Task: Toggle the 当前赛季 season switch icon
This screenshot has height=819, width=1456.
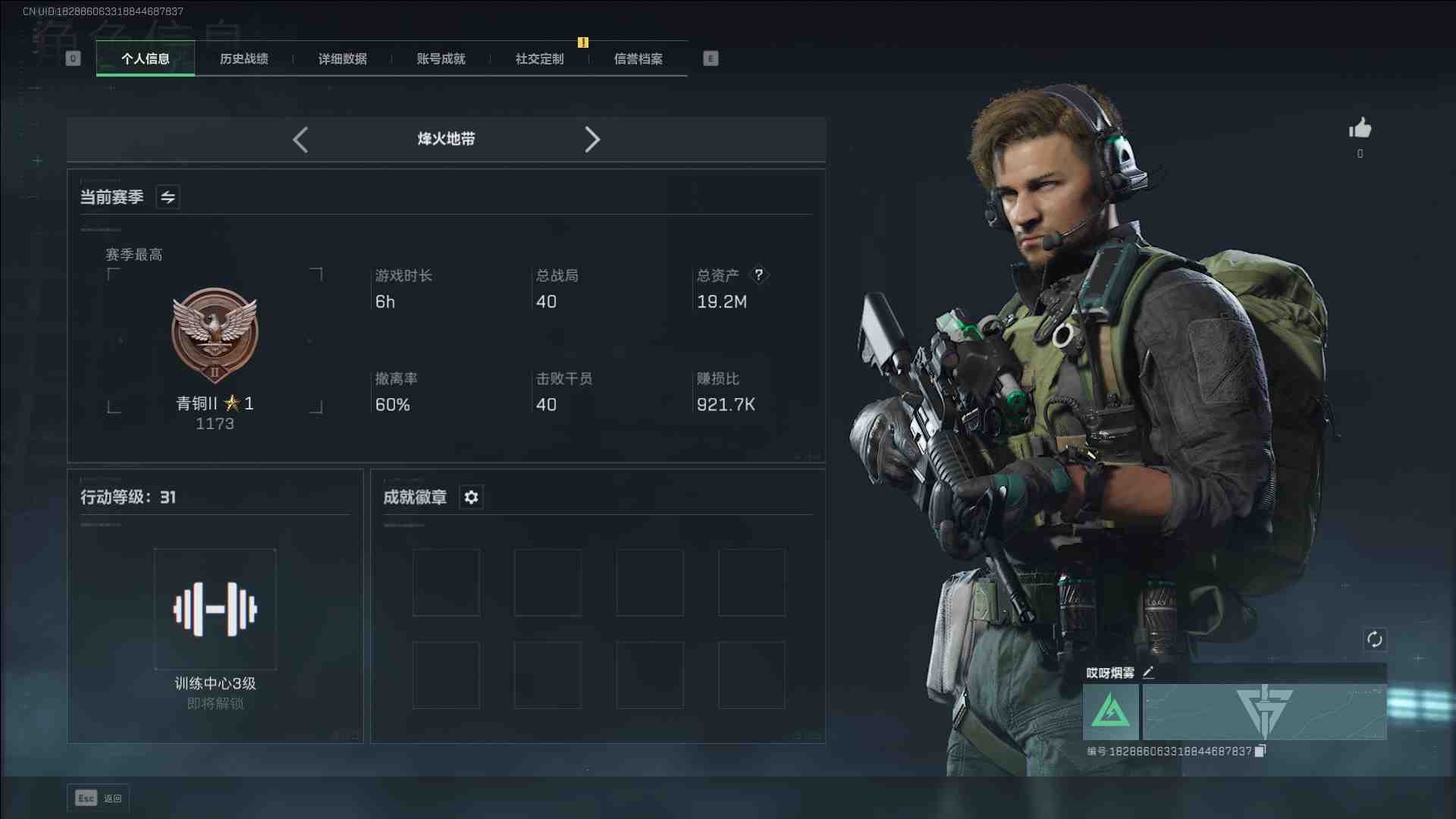Action: coord(168,197)
